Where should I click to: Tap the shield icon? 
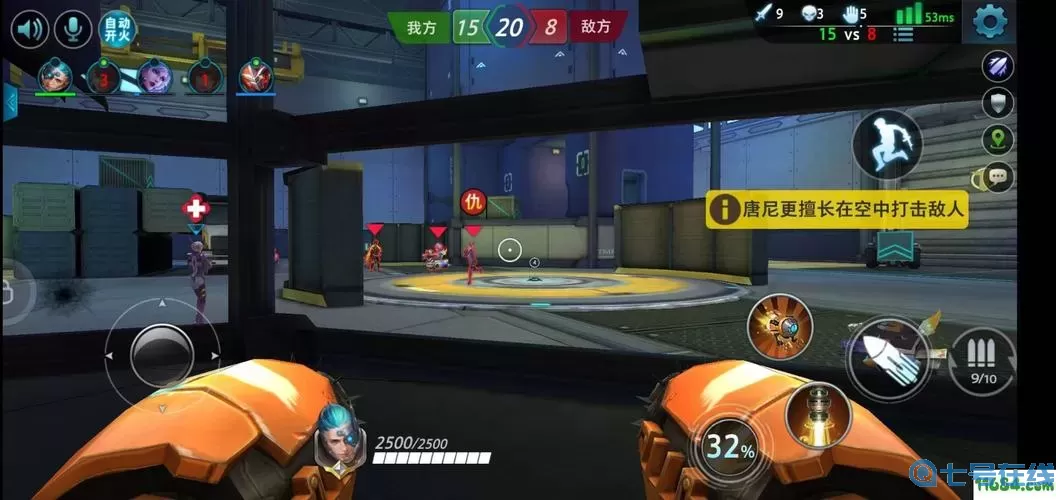[998, 102]
